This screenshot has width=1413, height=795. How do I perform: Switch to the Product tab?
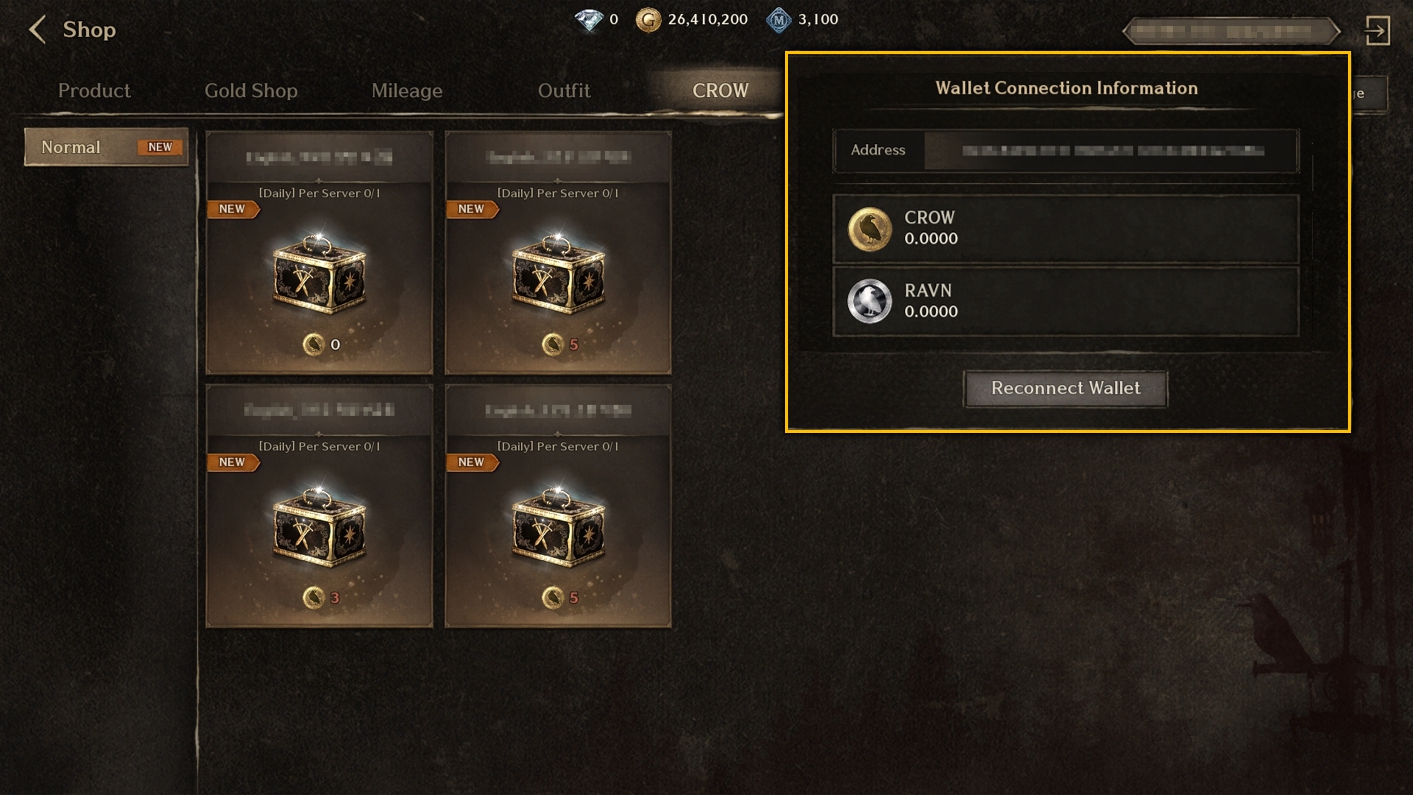[94, 91]
